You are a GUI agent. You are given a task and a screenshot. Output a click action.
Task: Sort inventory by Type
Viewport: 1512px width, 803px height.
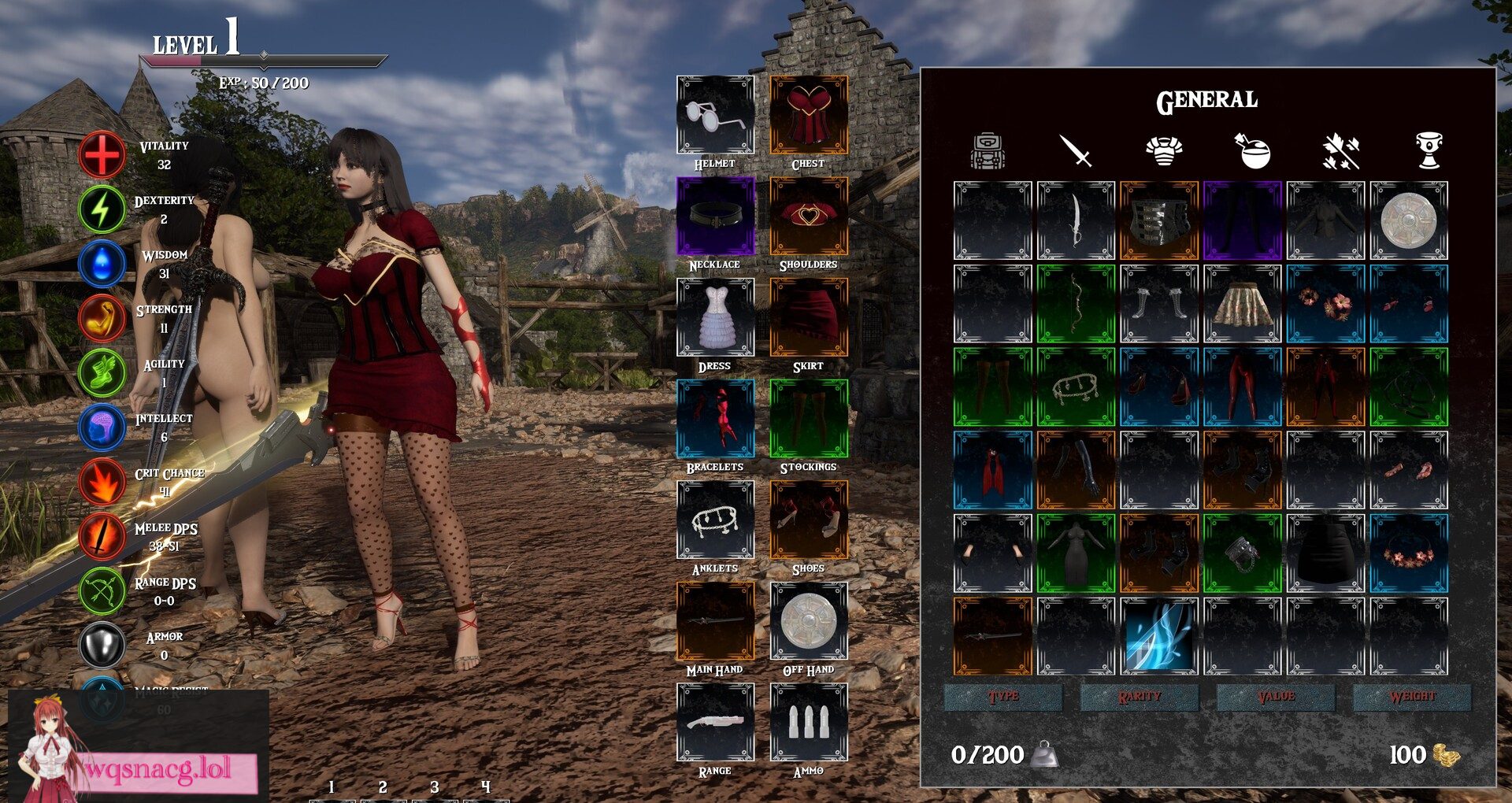click(x=1002, y=697)
